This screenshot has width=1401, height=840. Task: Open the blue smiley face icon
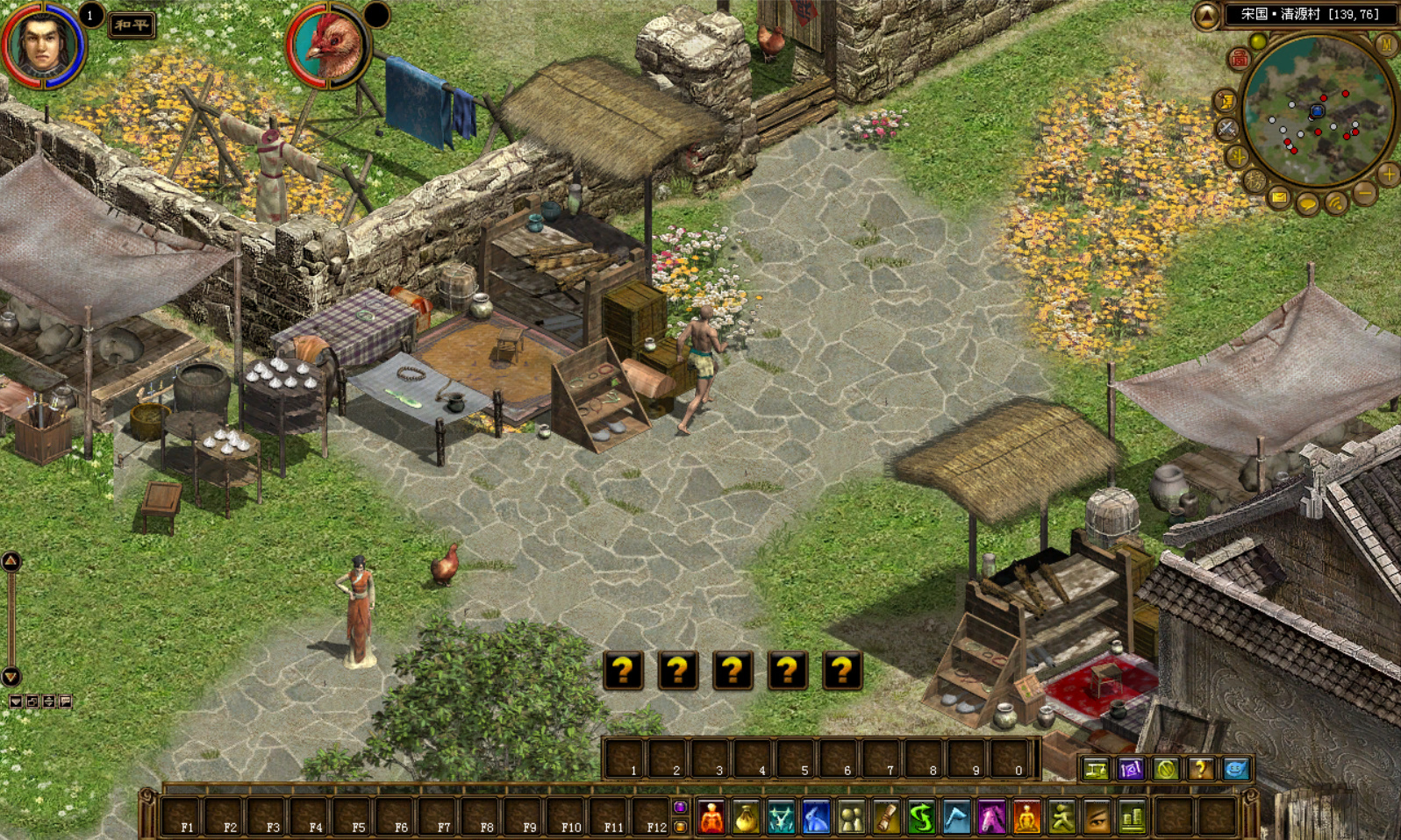[x=1235, y=769]
